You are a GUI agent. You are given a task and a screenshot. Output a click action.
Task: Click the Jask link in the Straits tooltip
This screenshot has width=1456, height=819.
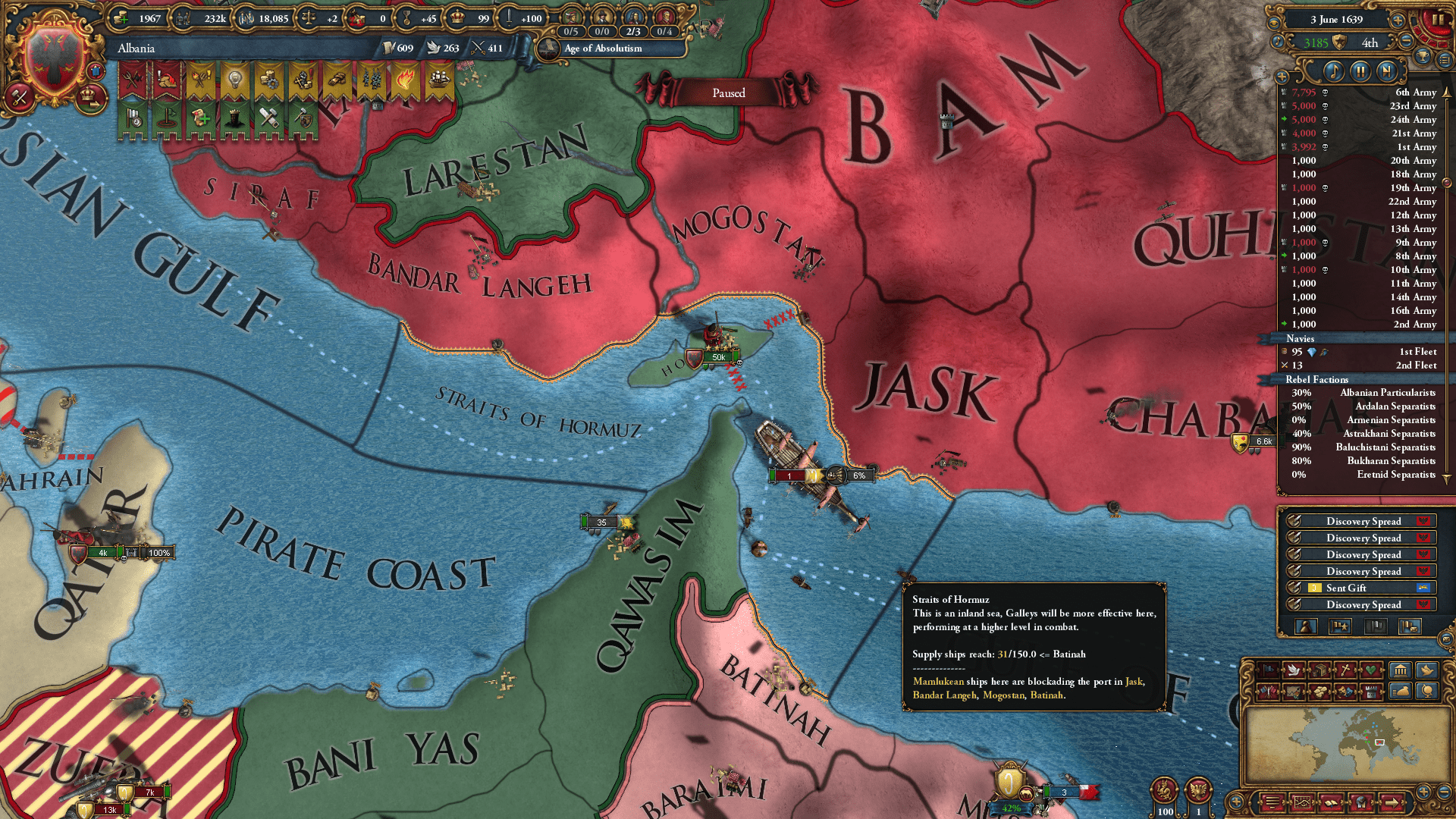[x=1133, y=682]
